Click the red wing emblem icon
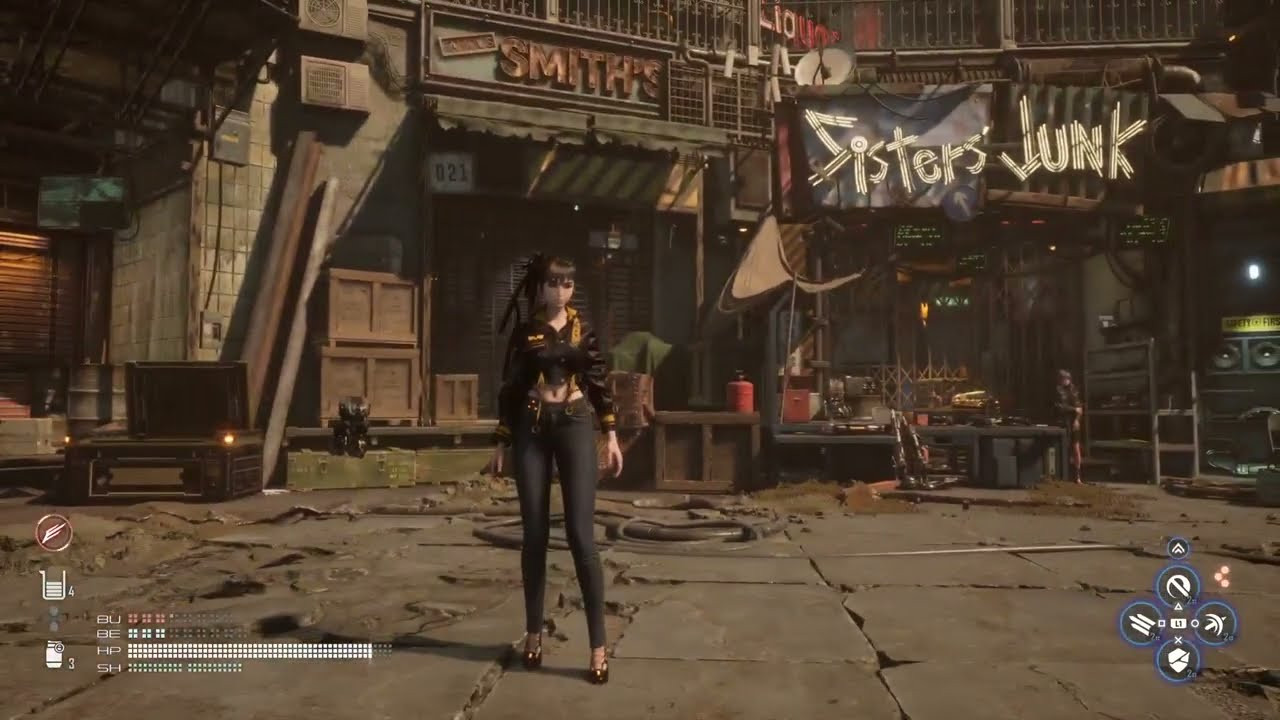 tap(53, 533)
